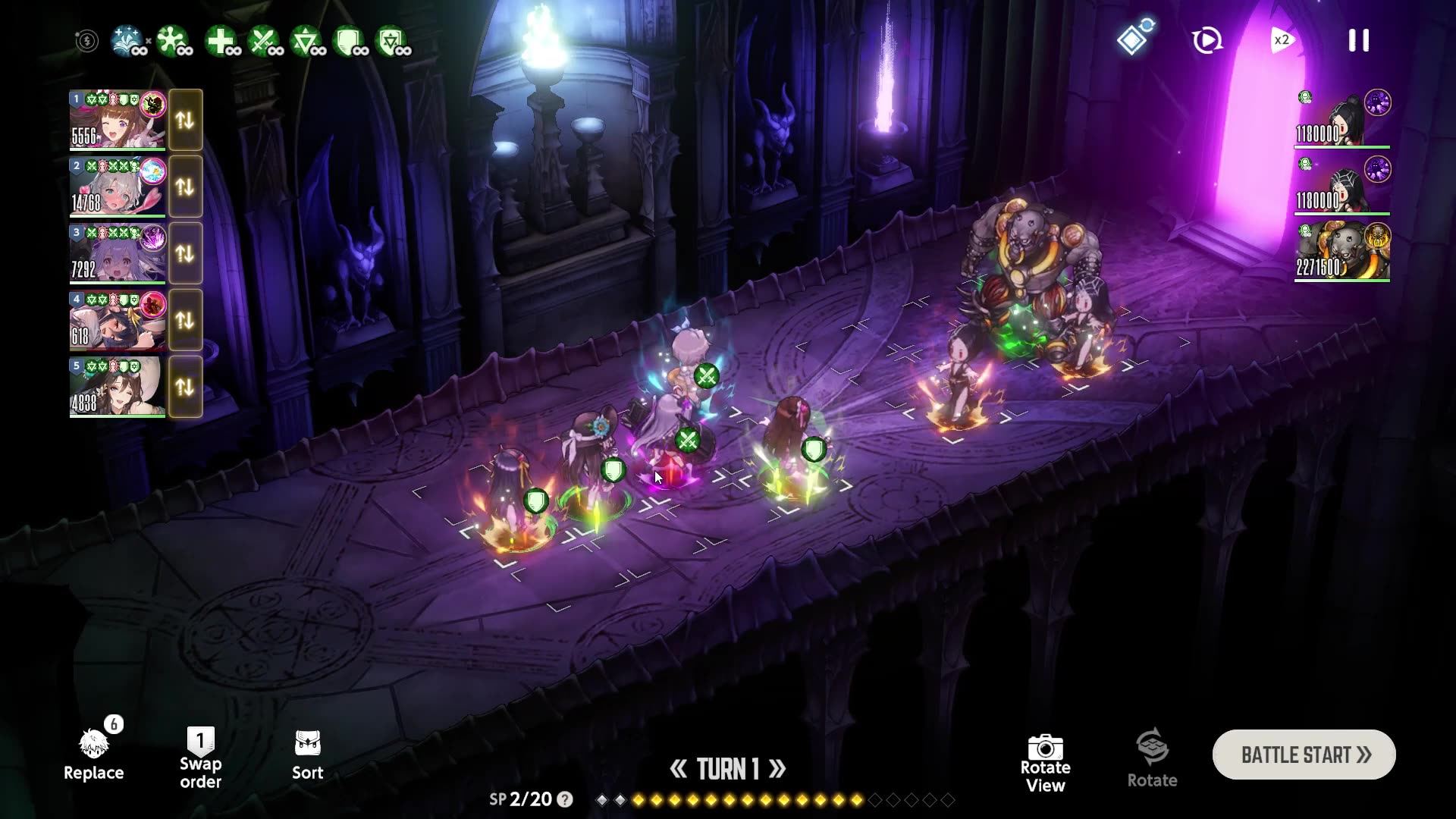Open the SP help question mark

pyautogui.click(x=565, y=799)
